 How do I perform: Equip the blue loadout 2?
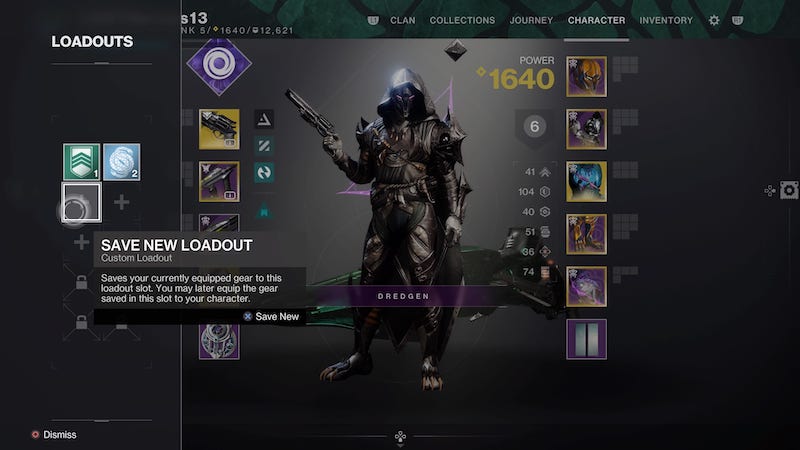point(121,162)
